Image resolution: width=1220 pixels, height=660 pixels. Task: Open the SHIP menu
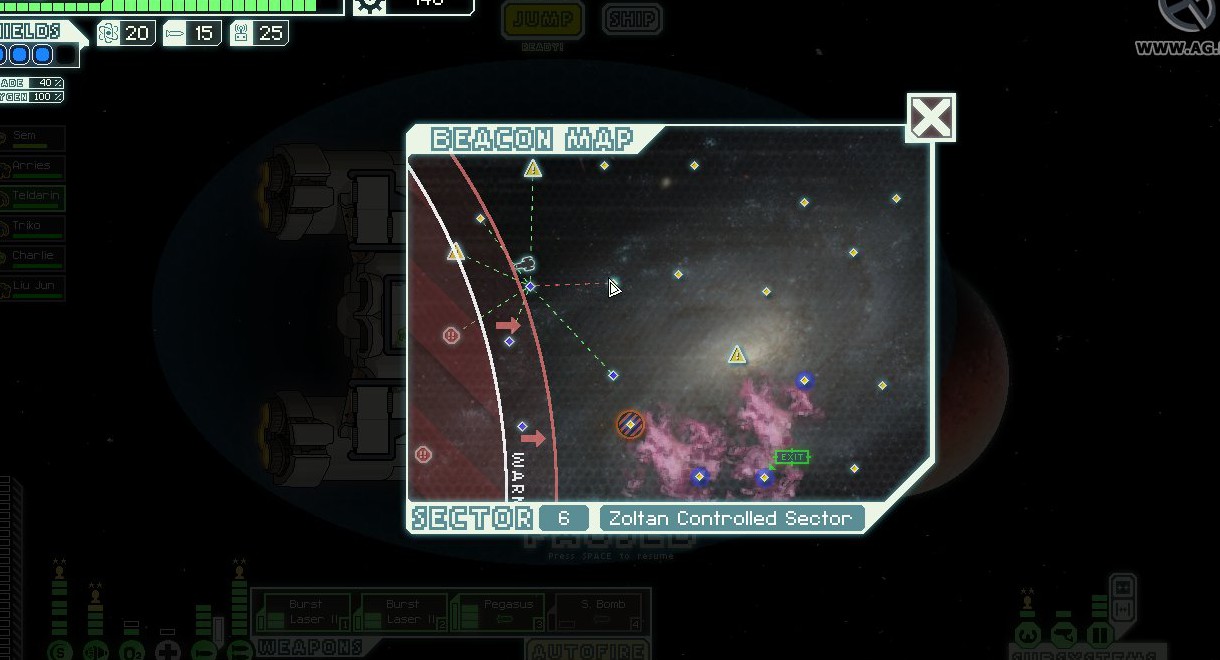point(633,19)
